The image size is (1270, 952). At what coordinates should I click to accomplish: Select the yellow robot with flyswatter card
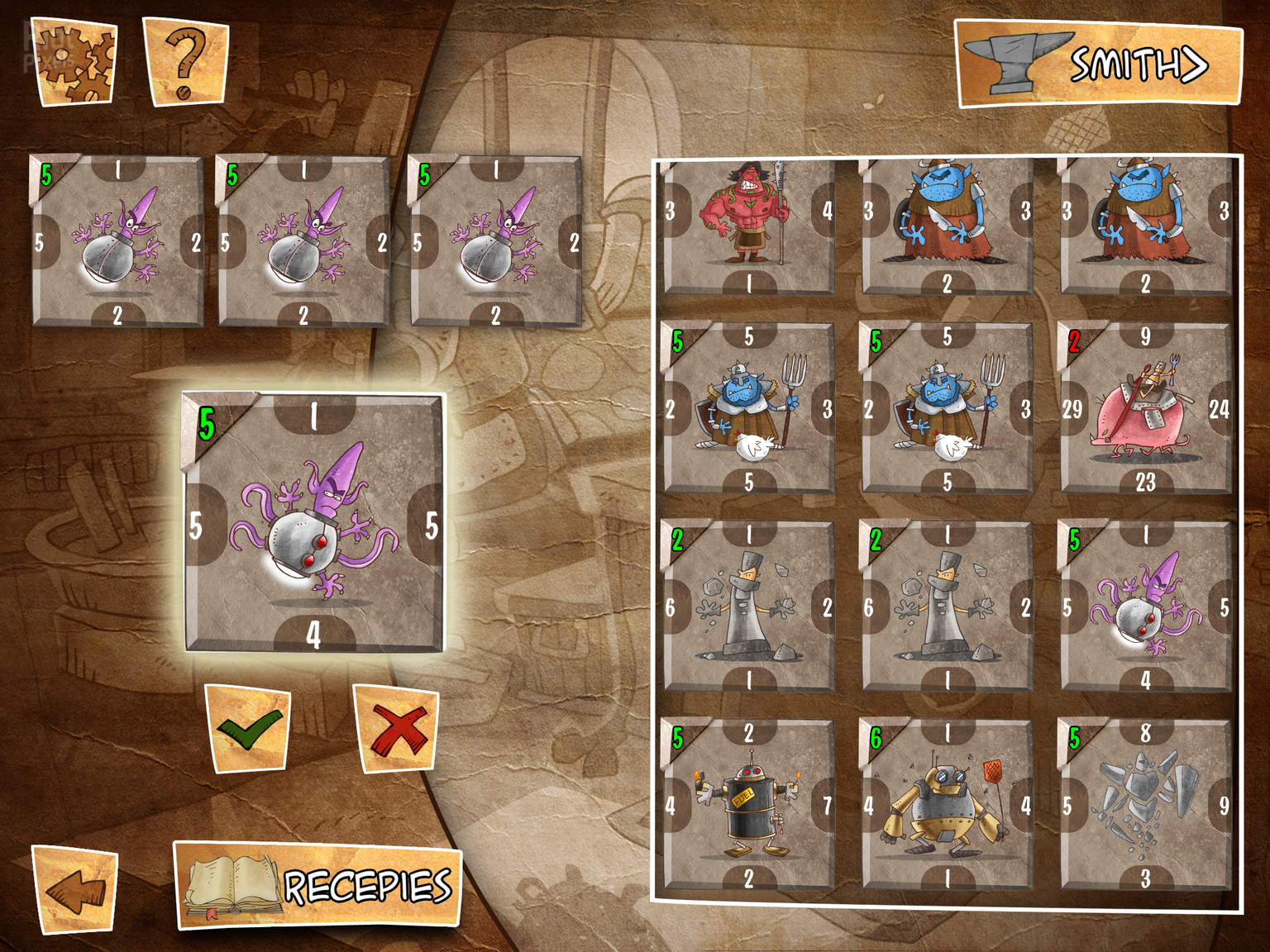pyautogui.click(x=947, y=805)
